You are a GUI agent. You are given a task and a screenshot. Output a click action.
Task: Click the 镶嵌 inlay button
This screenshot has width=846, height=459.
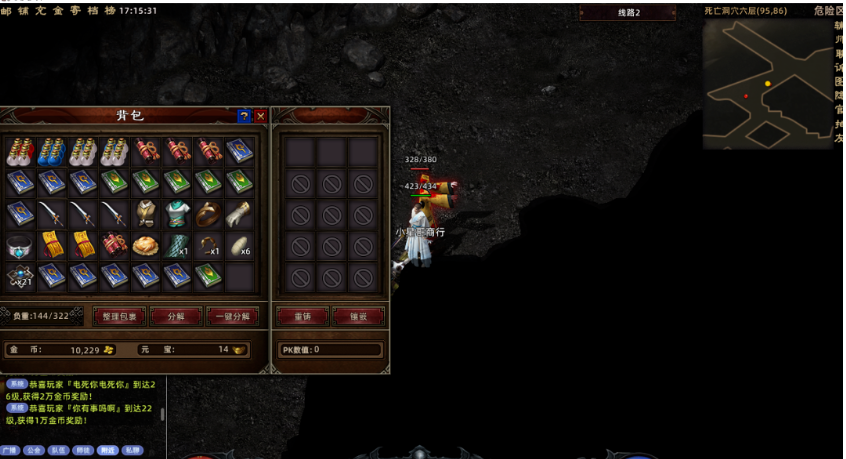click(x=358, y=316)
